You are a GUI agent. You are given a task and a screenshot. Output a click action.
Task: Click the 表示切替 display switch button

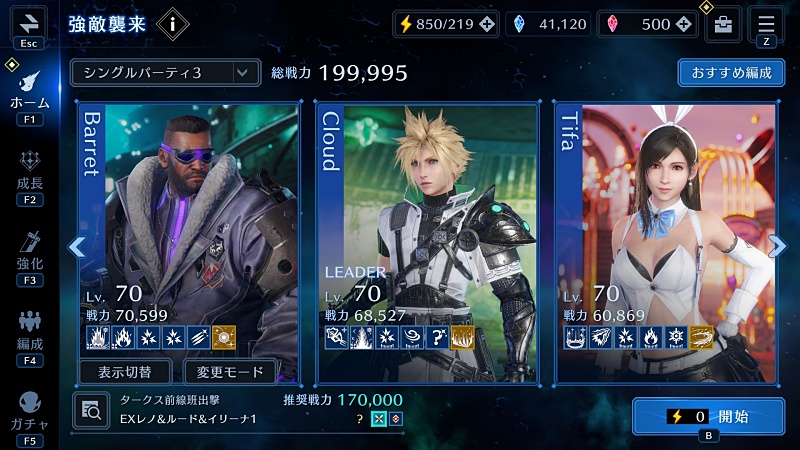[125, 372]
